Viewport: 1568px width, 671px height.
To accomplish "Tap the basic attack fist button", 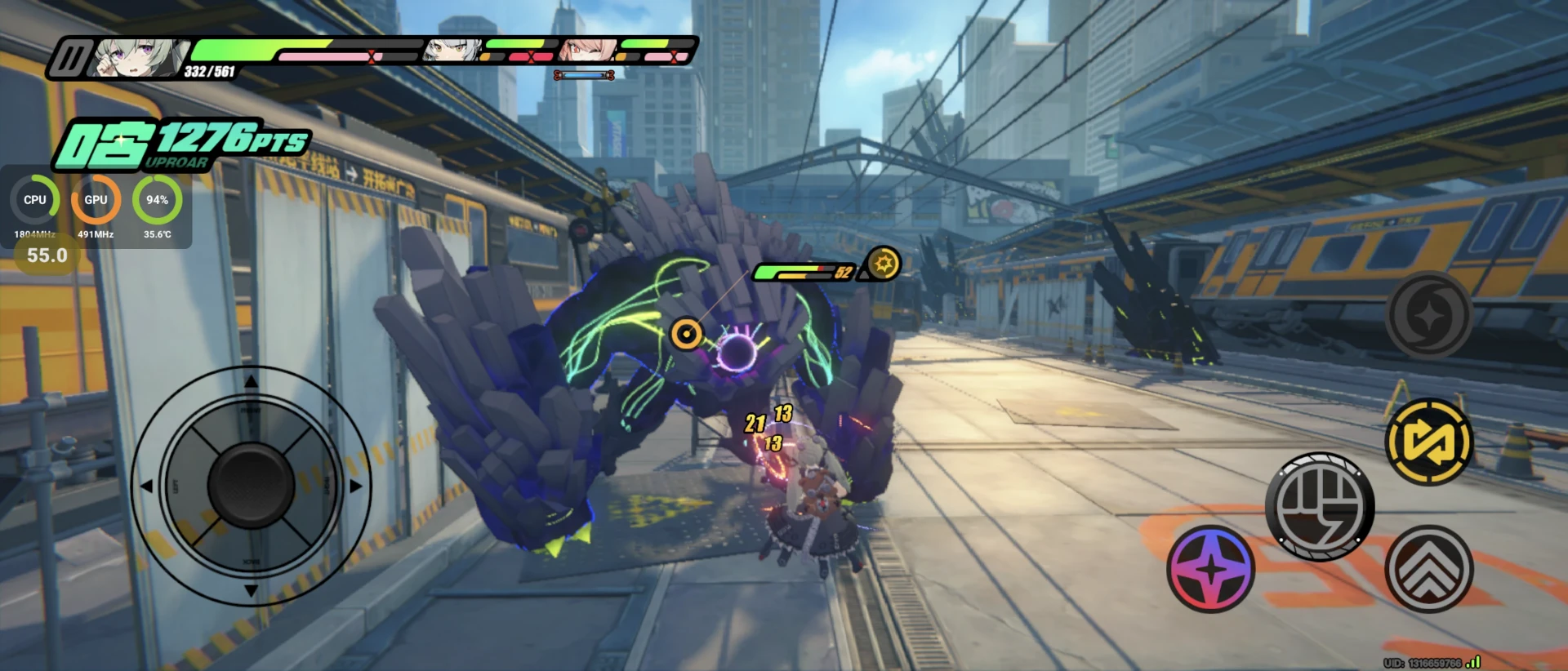I will click(x=1320, y=506).
